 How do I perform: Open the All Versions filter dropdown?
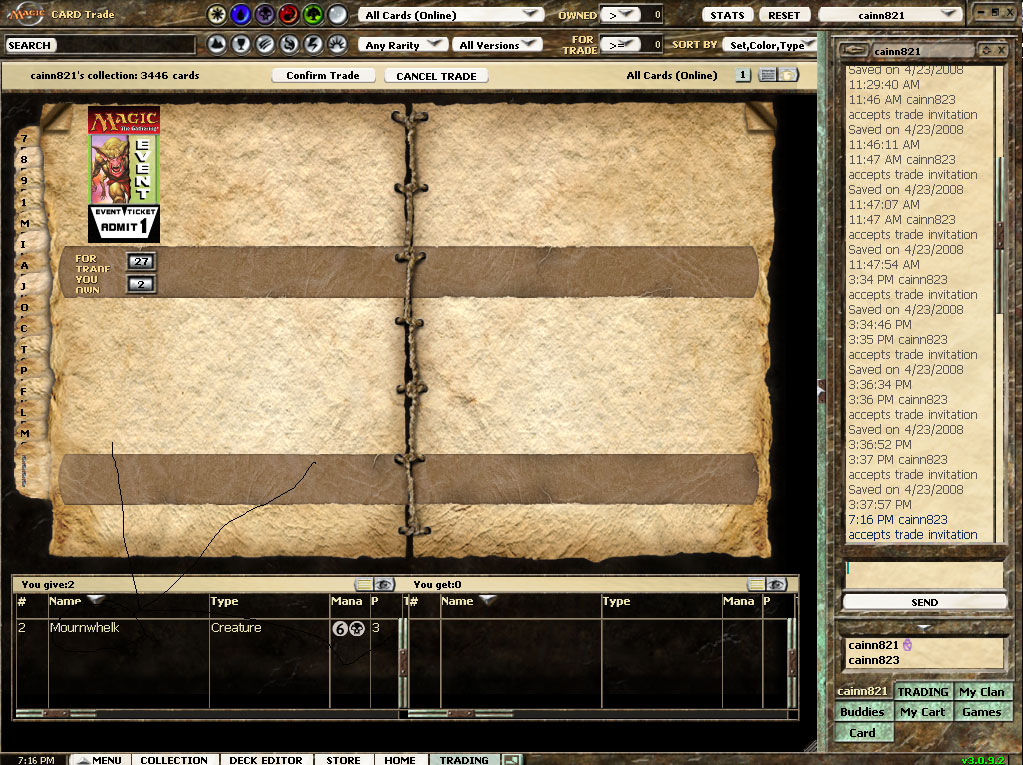(498, 45)
